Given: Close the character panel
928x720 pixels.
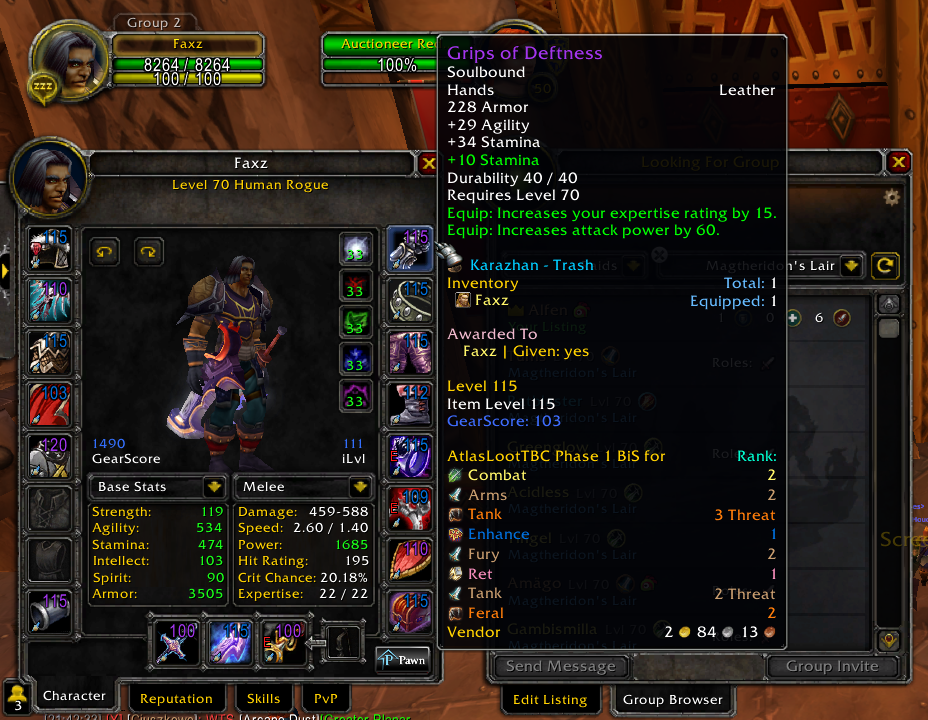Looking at the screenshot, I should click(429, 164).
